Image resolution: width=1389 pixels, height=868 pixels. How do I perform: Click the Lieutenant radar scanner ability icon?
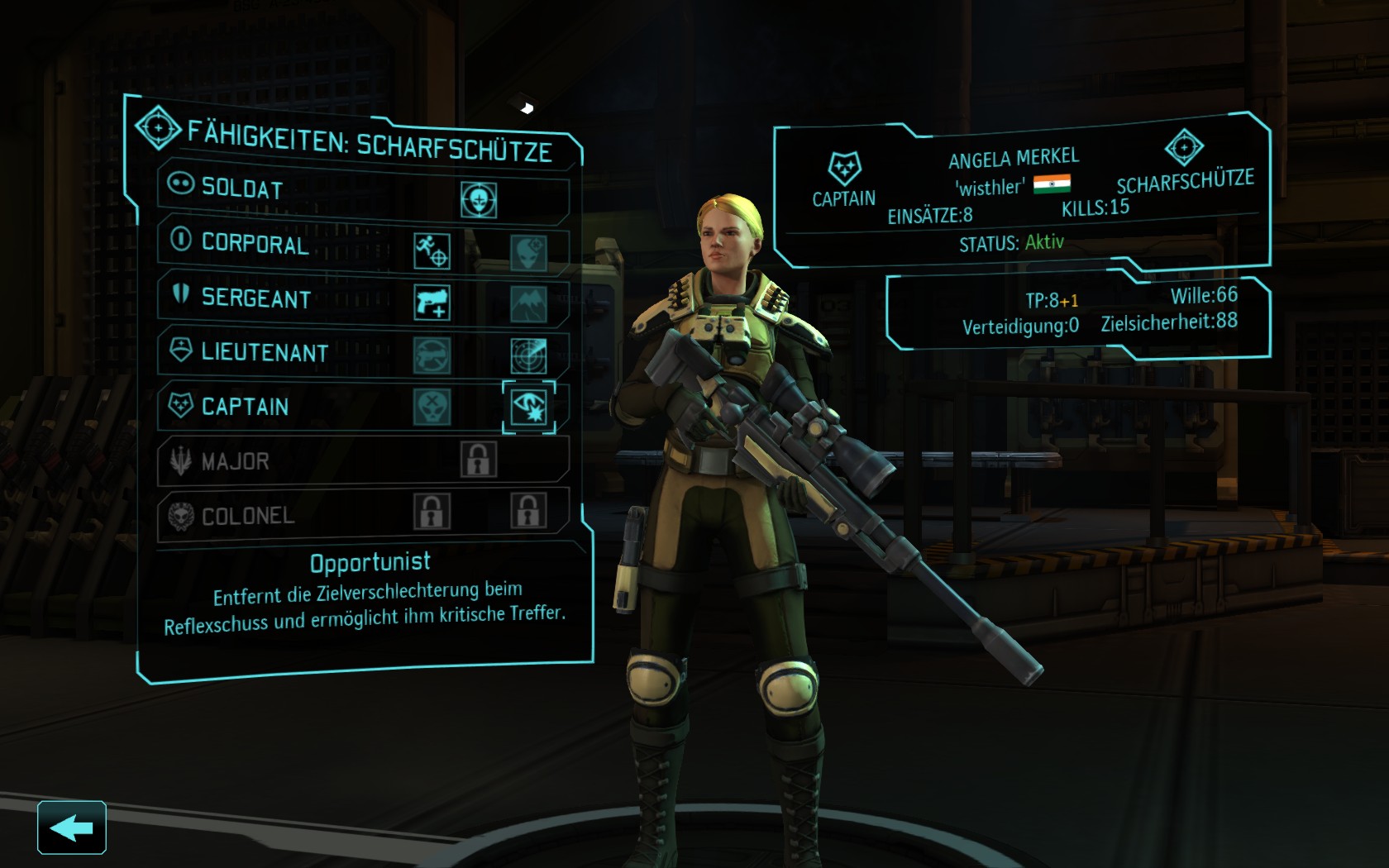click(x=528, y=355)
